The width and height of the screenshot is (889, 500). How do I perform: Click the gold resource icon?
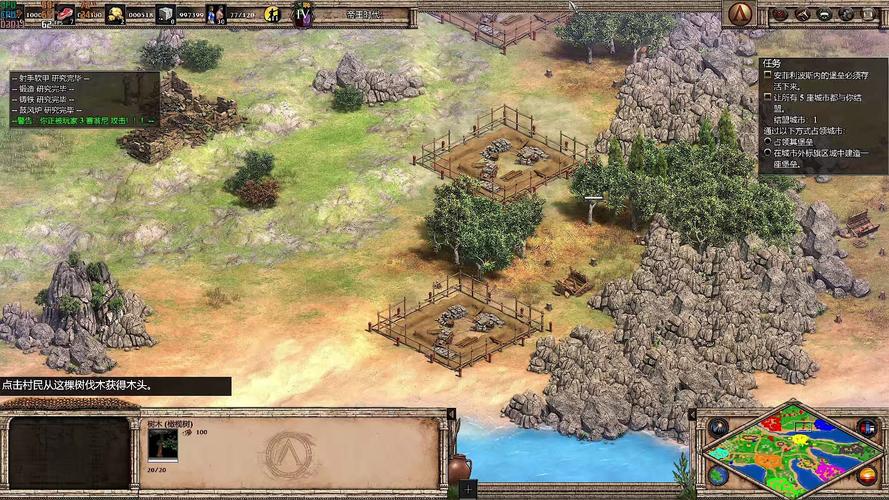tap(115, 14)
